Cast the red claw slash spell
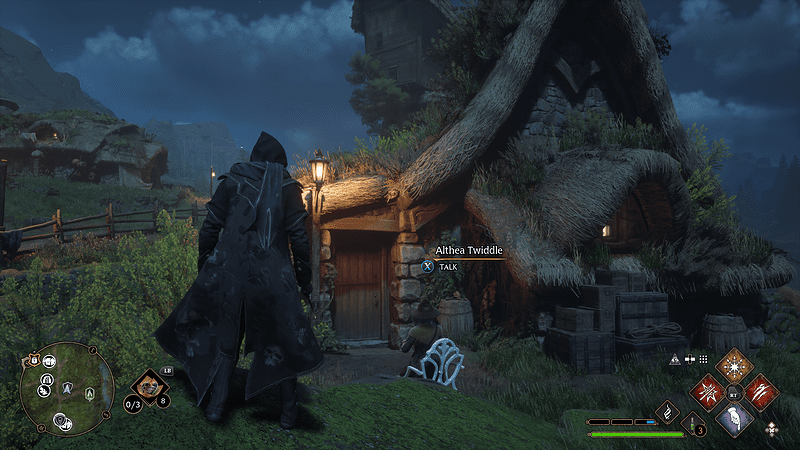 point(762,392)
